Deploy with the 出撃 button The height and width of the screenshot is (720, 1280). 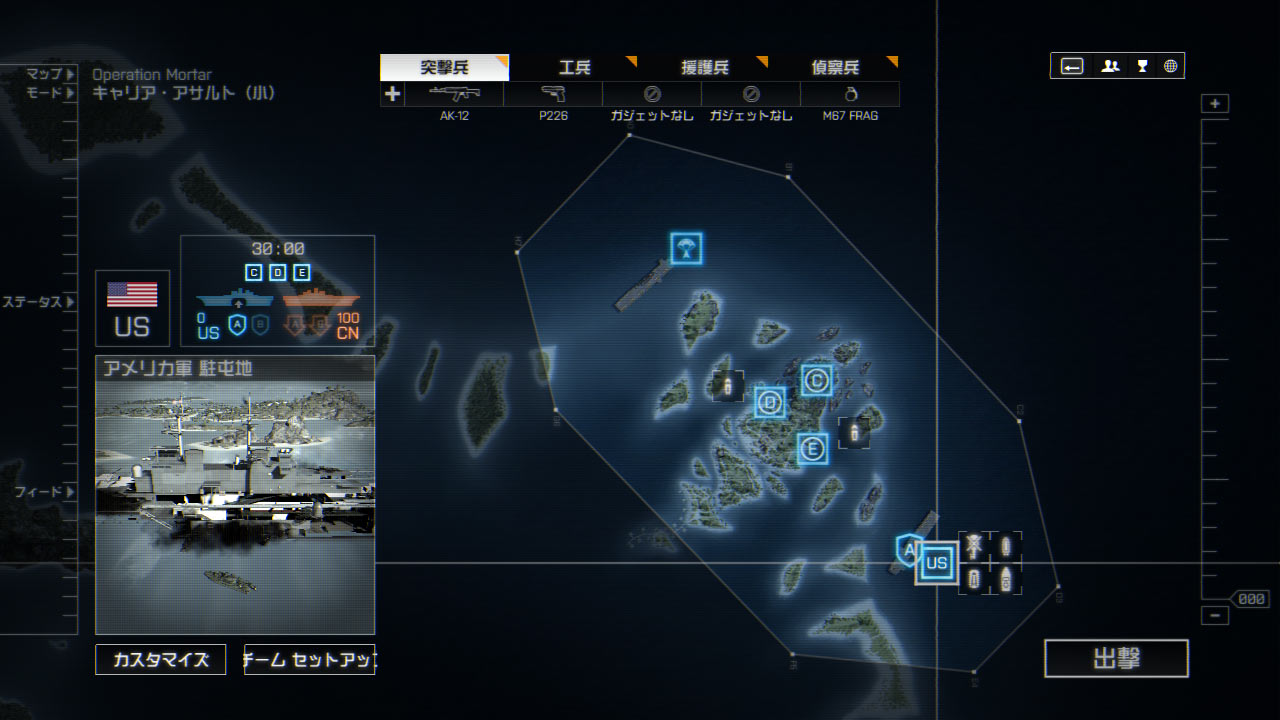pyautogui.click(x=1116, y=658)
